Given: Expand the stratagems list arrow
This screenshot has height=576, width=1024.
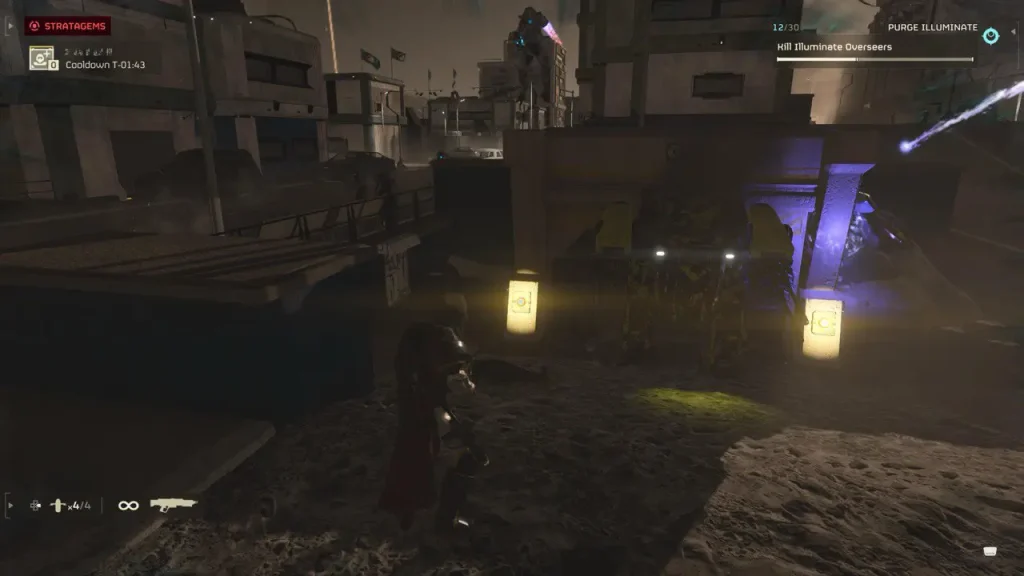Looking at the screenshot, I should click(x=10, y=26).
